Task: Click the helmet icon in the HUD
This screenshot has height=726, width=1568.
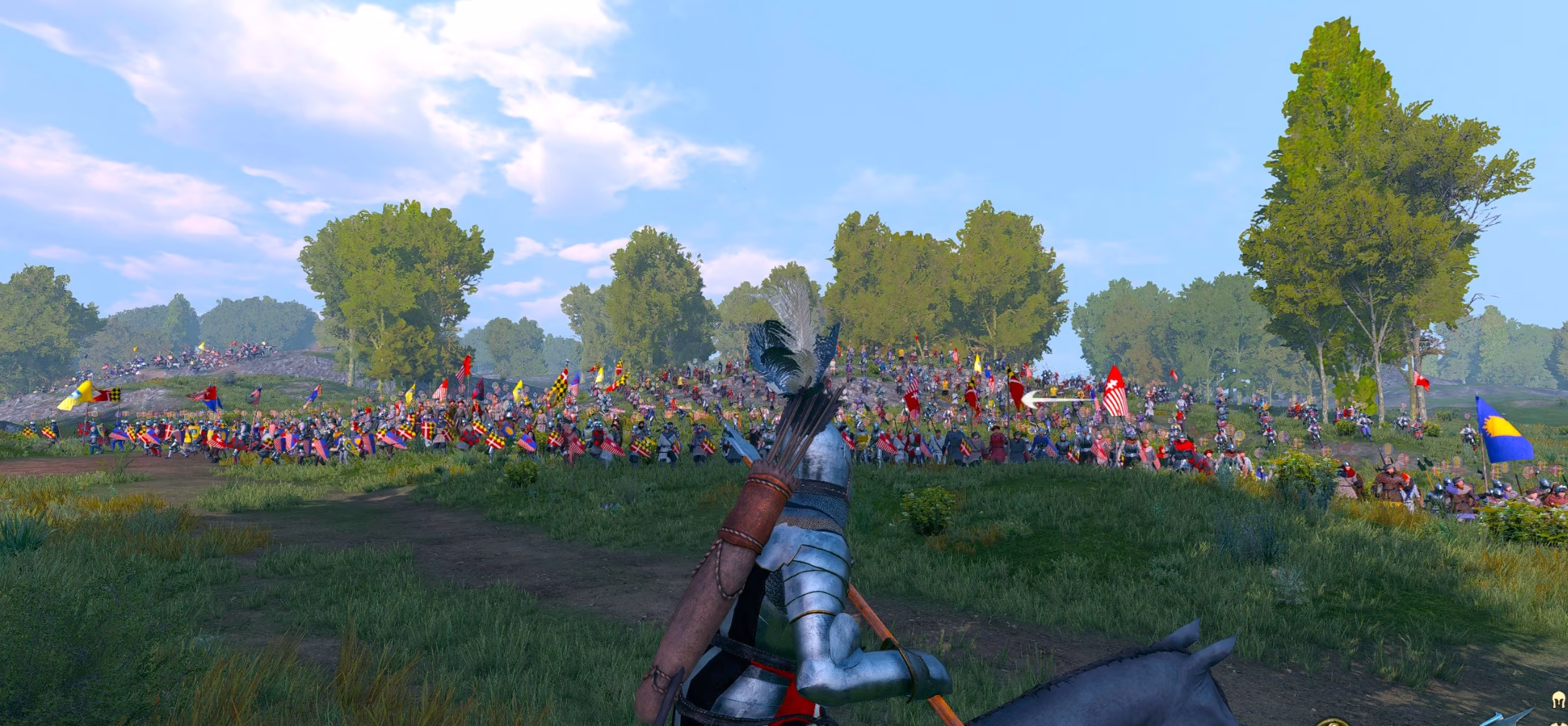Action: tap(1559, 699)
